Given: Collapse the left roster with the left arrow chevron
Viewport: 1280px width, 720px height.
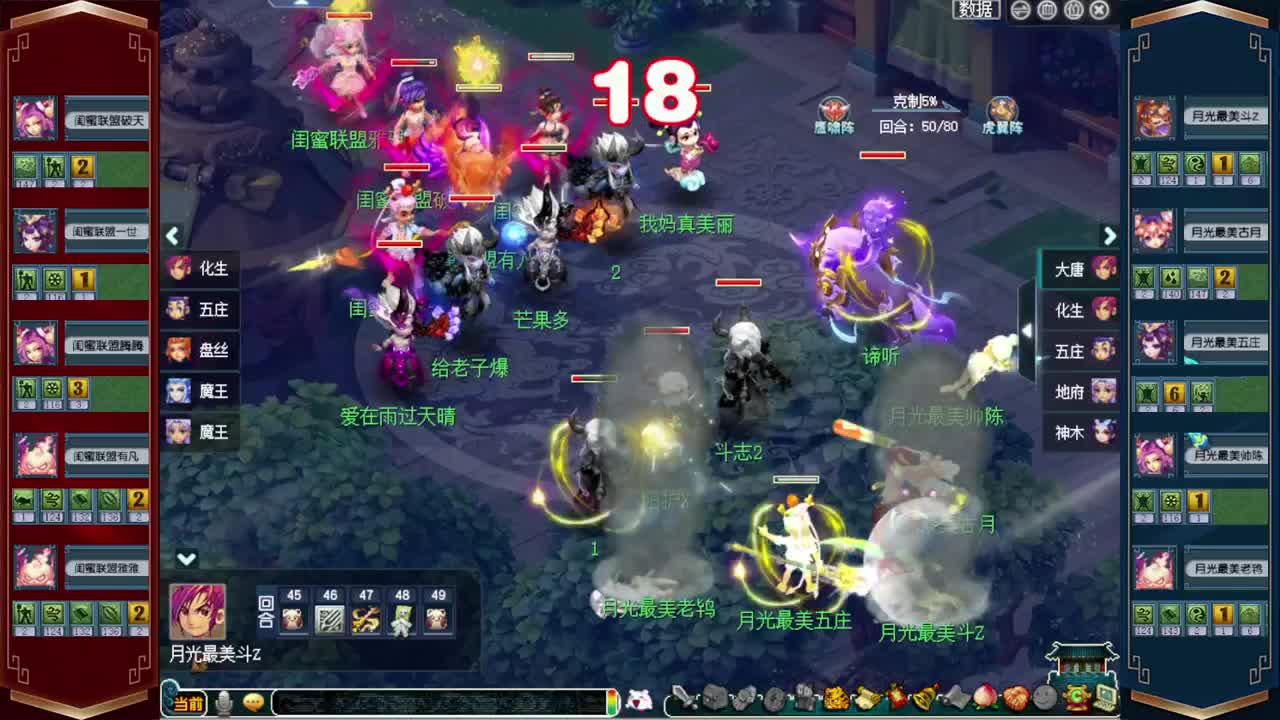Looking at the screenshot, I should [x=172, y=236].
